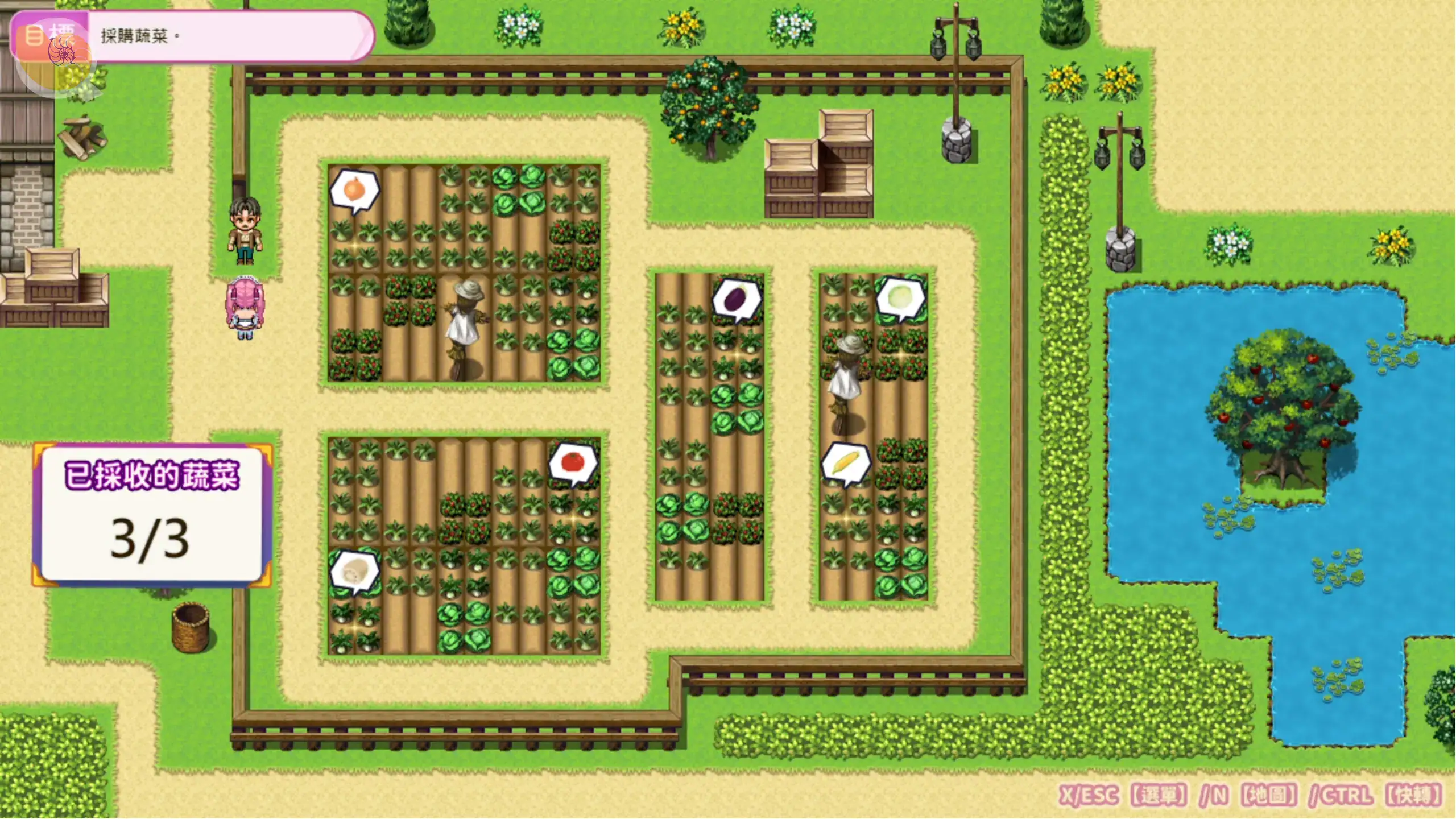Tap the floating nautilus shell overlay icon

pyautogui.click(x=62, y=51)
